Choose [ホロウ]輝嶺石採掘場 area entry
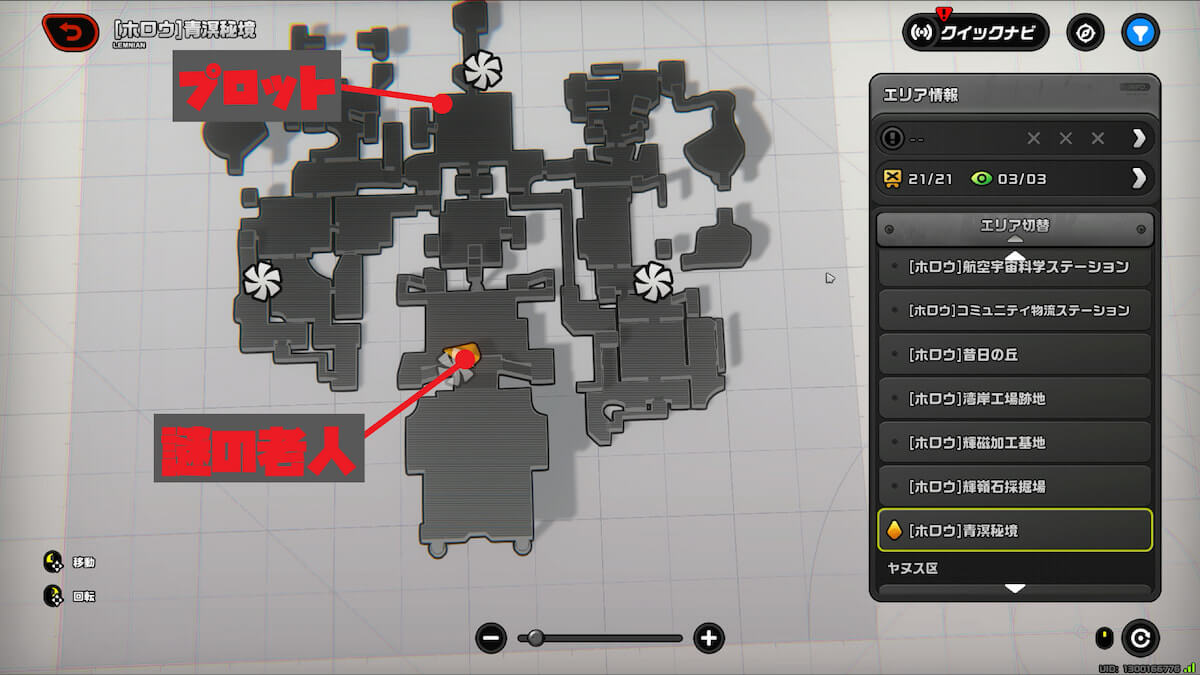Viewport: 1200px width, 675px height. 1014,487
